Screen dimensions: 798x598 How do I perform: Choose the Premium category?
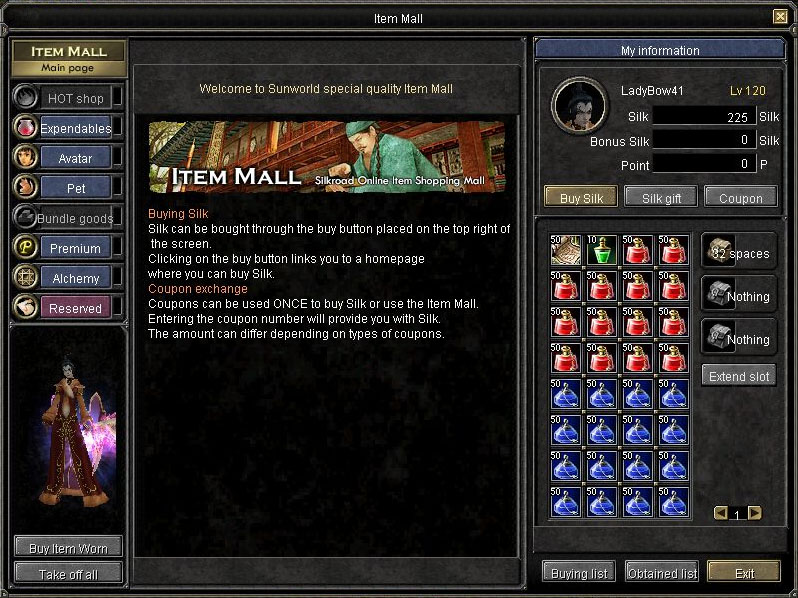[75, 248]
